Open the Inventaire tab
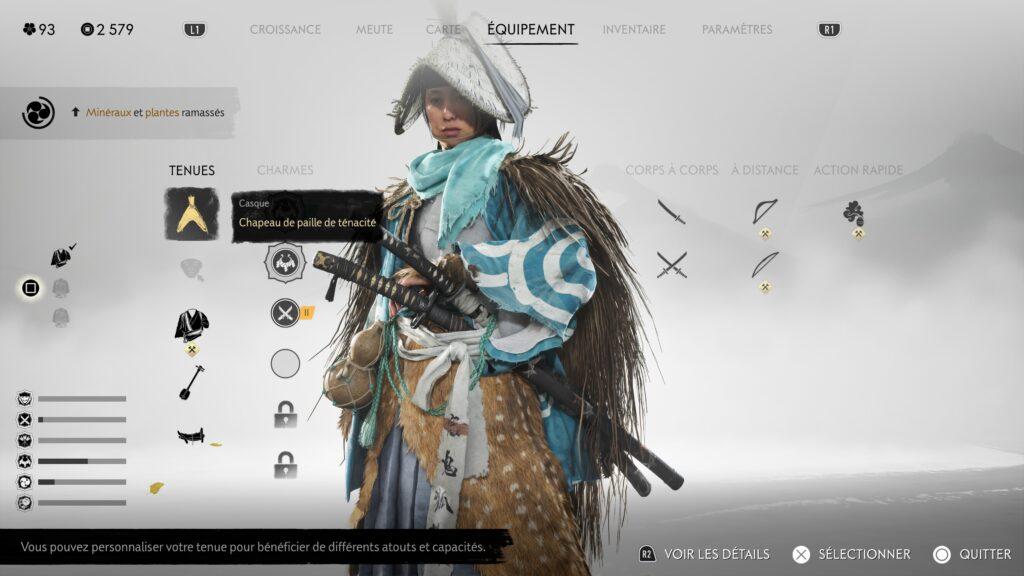 click(x=634, y=30)
